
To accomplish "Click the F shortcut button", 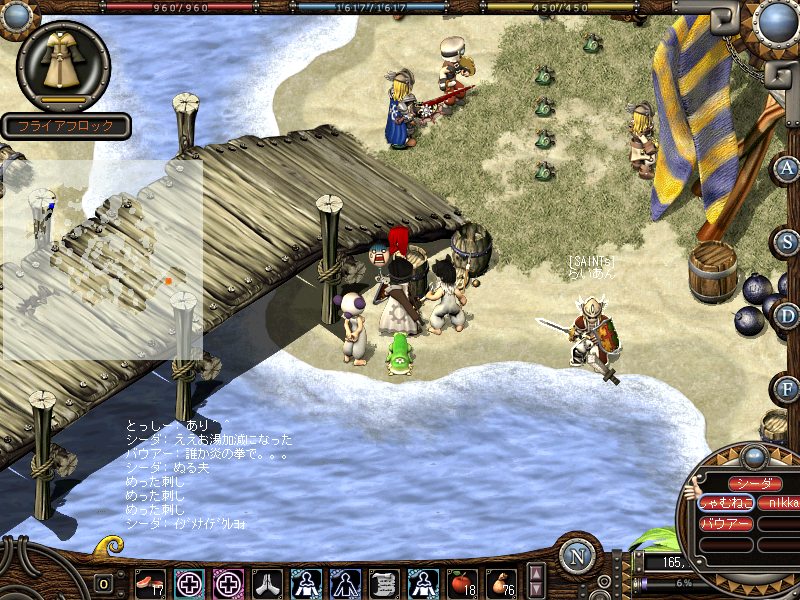I will [x=788, y=388].
